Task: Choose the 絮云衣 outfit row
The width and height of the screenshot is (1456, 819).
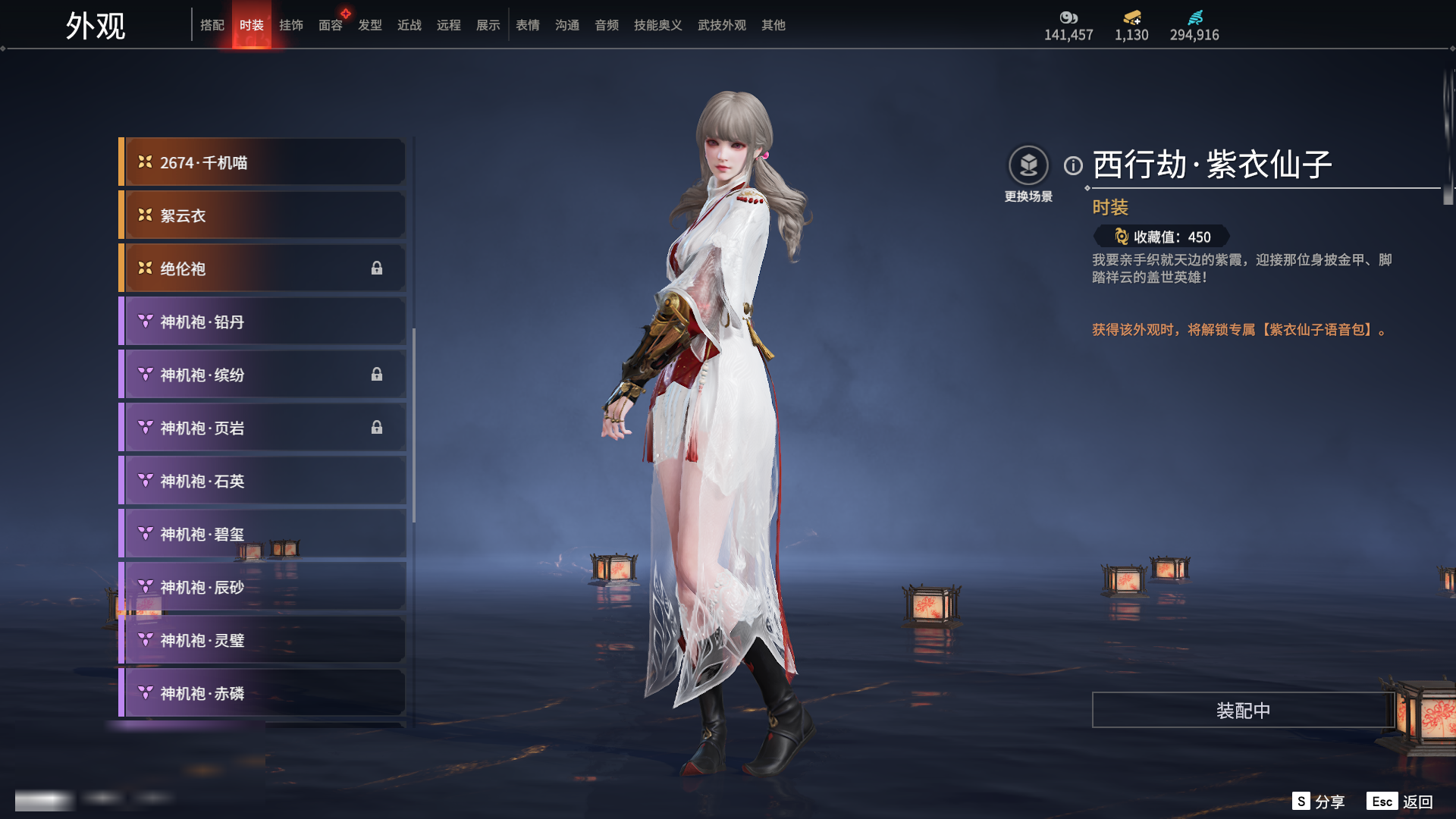Action: pyautogui.click(x=262, y=215)
